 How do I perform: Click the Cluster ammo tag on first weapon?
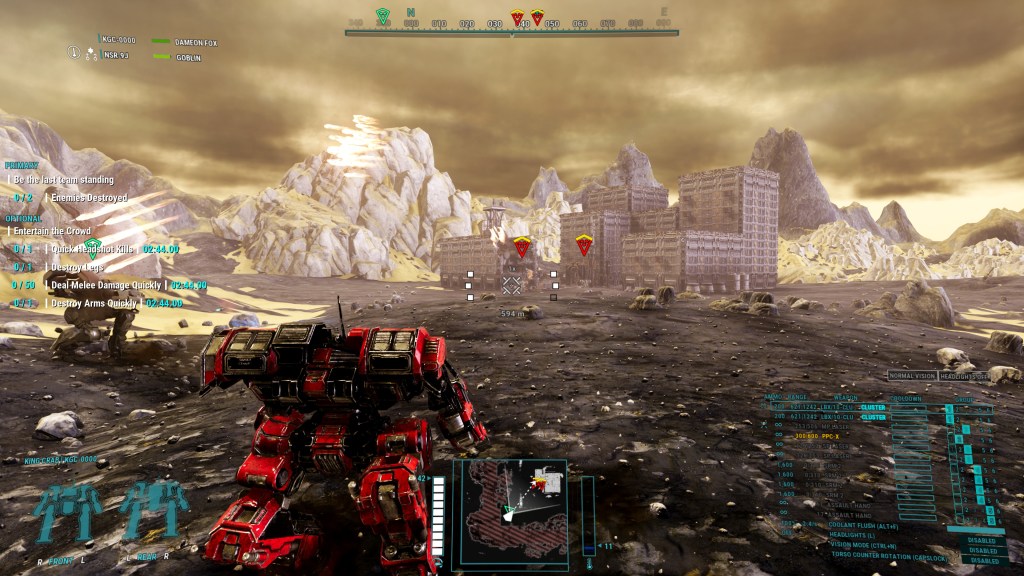click(x=874, y=408)
